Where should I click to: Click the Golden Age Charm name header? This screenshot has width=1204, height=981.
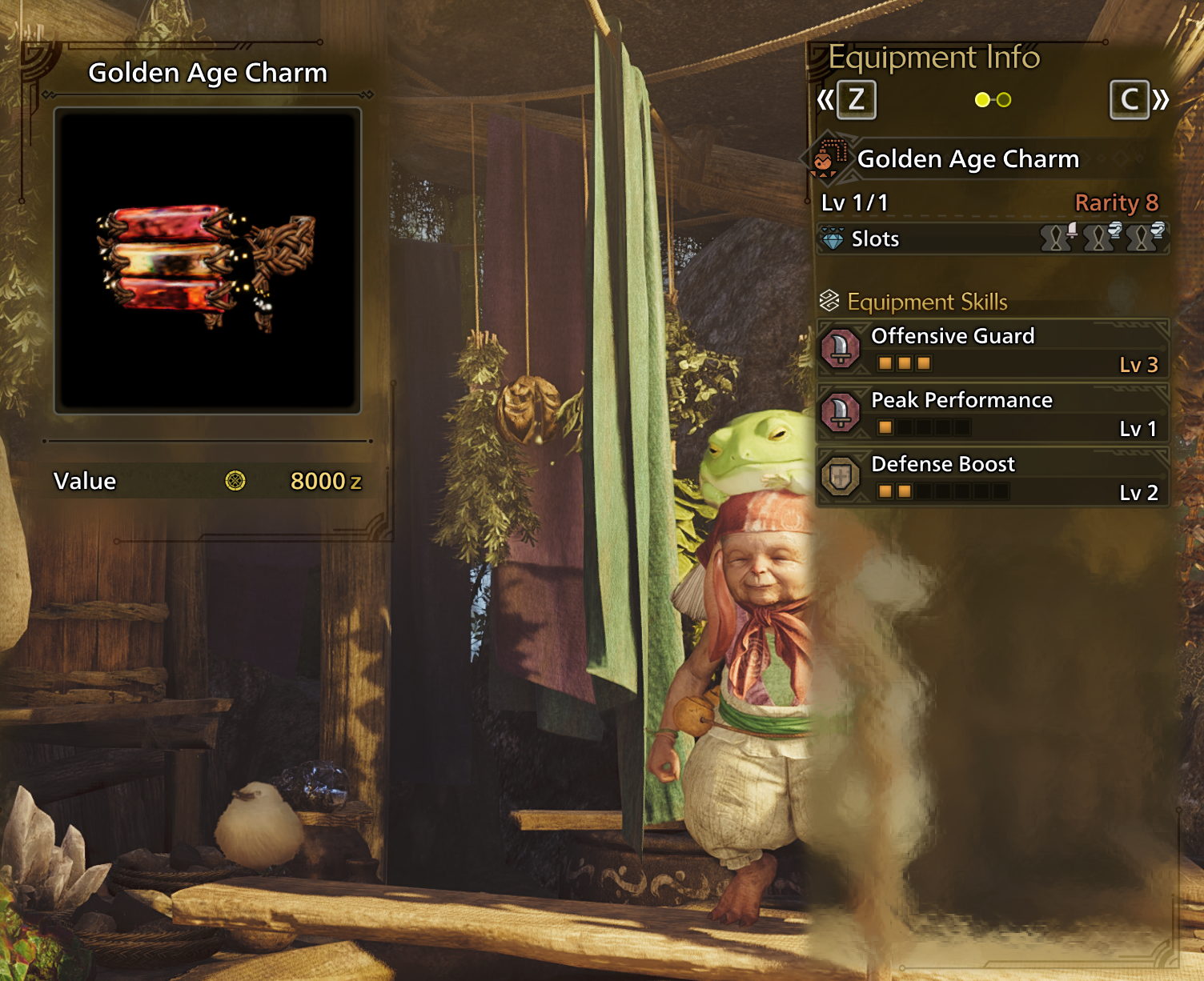(x=968, y=159)
